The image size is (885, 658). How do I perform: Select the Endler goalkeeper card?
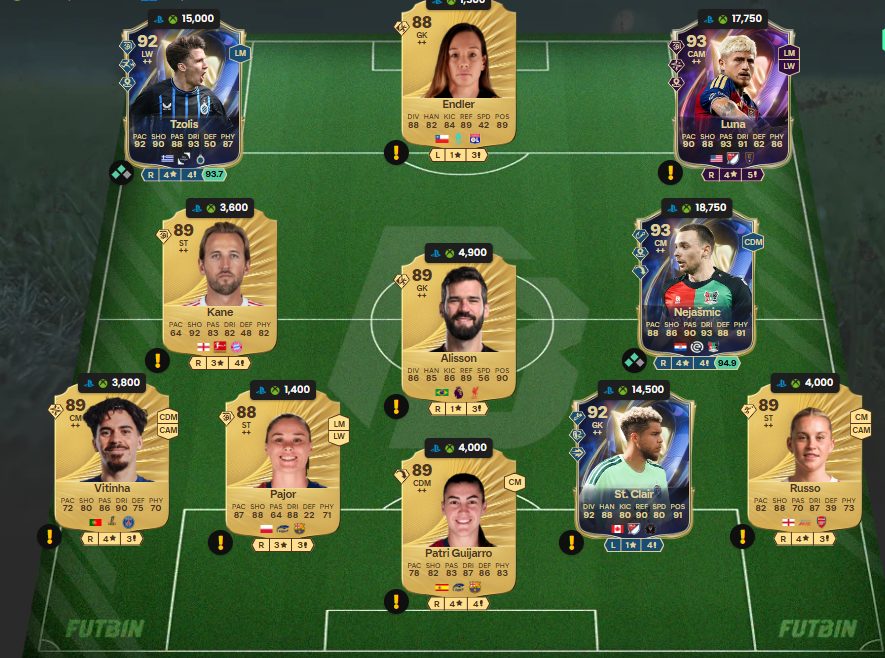tap(458, 75)
